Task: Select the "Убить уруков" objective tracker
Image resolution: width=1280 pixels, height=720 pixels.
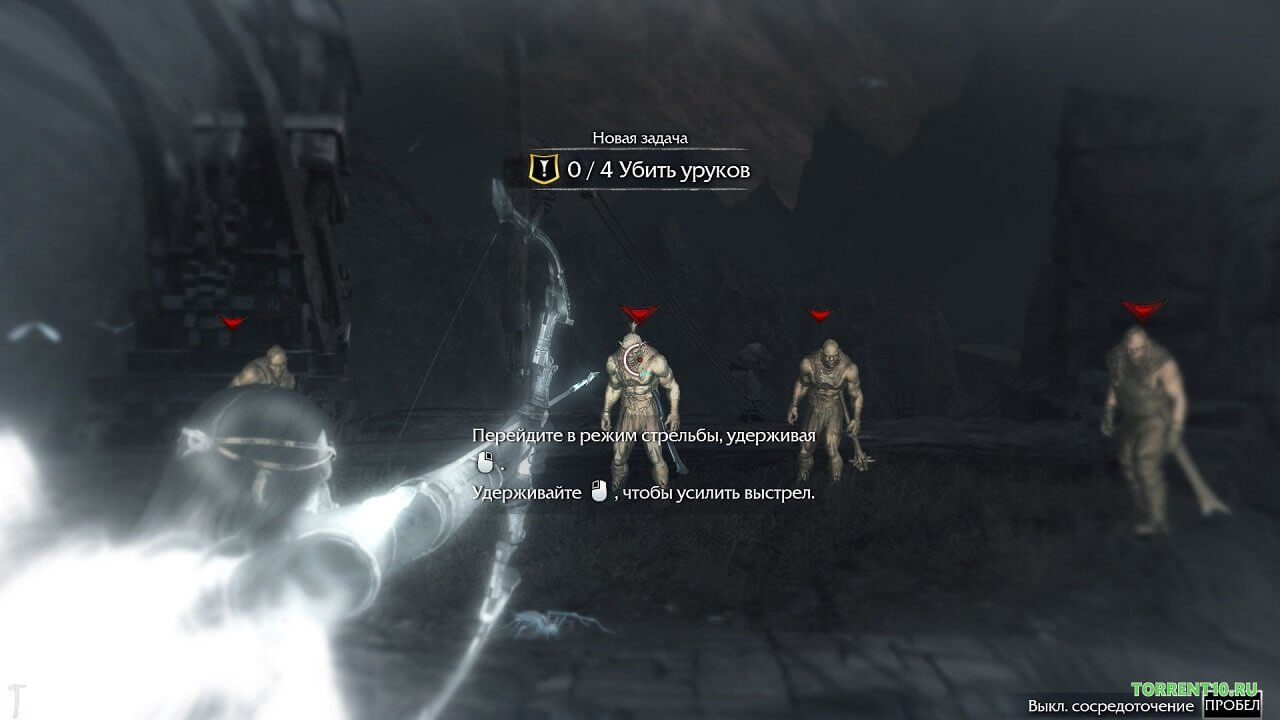Action: [x=640, y=170]
